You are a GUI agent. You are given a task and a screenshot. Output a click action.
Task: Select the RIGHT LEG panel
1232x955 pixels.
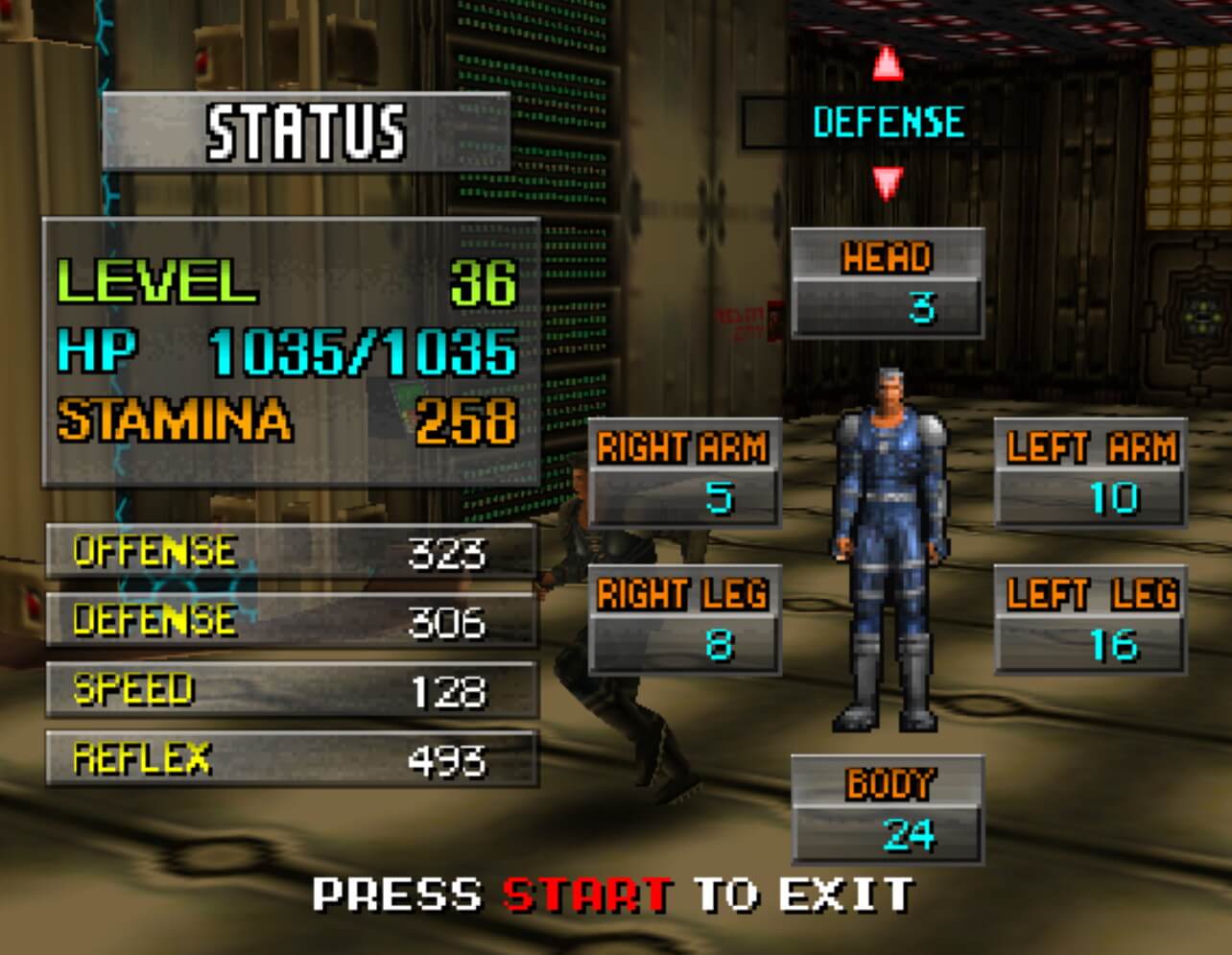683,619
